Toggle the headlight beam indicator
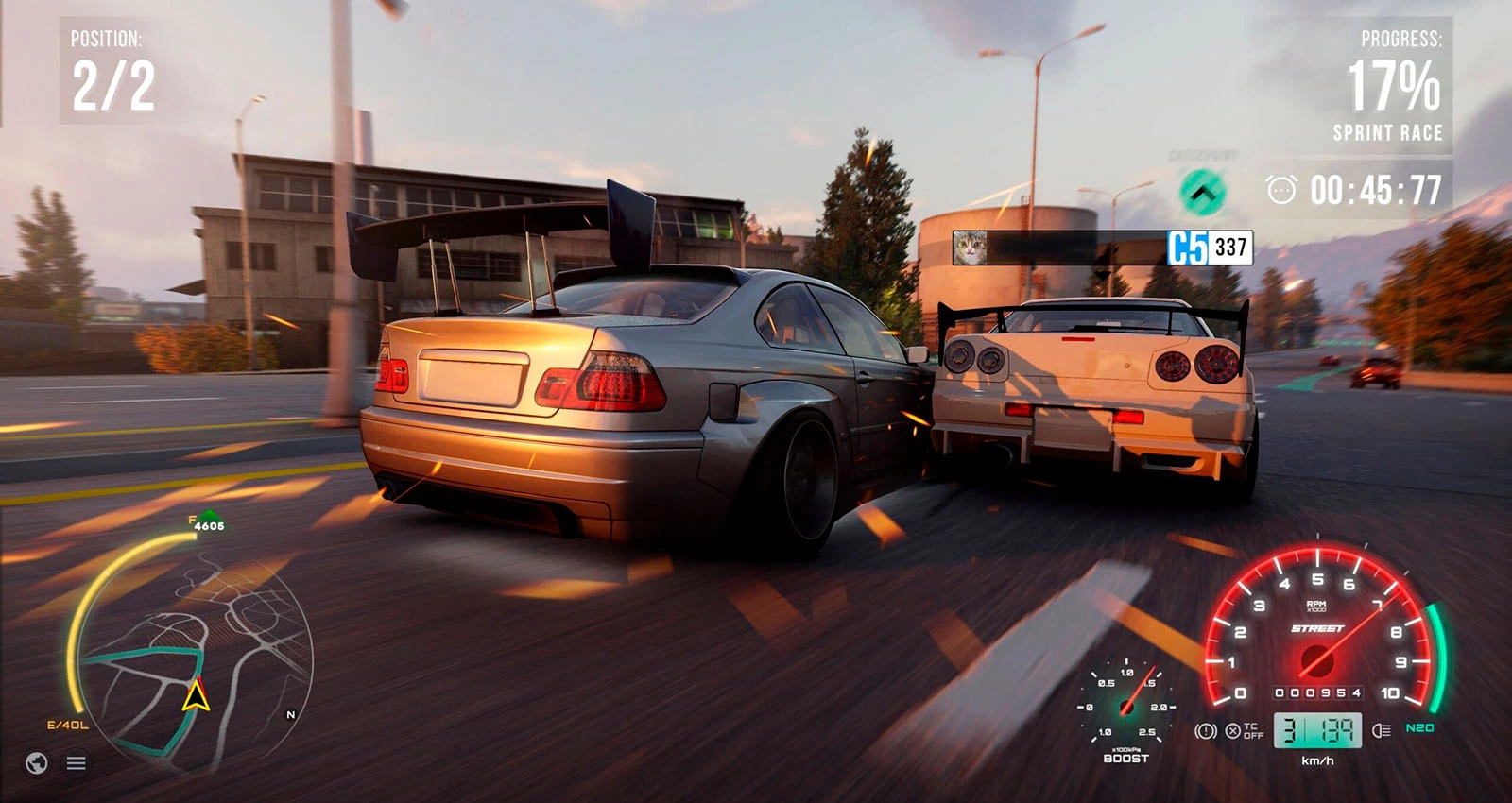This screenshot has width=1512, height=803. [x=1381, y=730]
